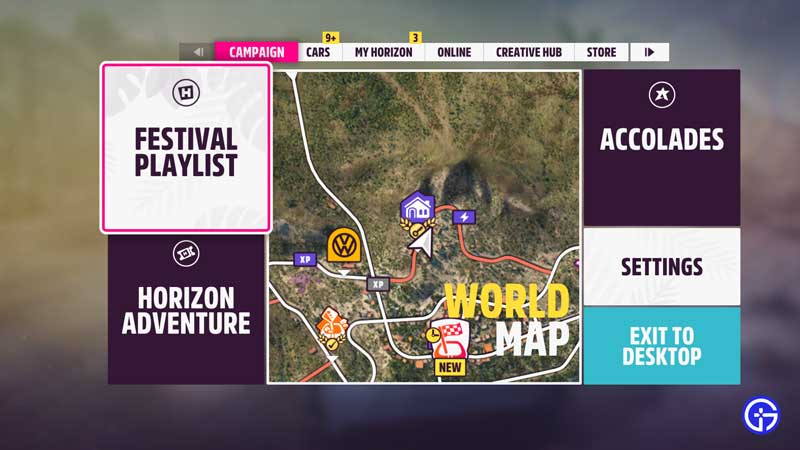Click the purple lightning bolt map marker
Image resolution: width=800 pixels, height=450 pixels.
click(464, 217)
